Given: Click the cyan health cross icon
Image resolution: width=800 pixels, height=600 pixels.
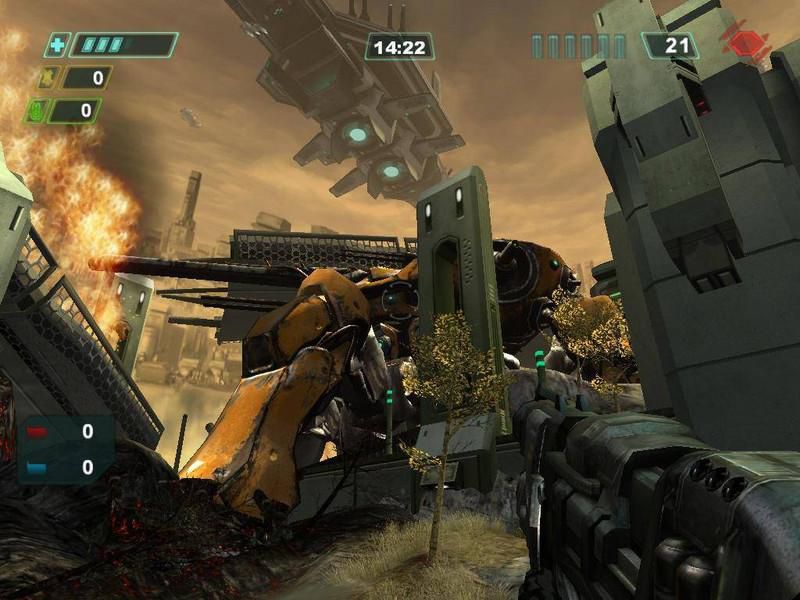Looking at the screenshot, I should coord(57,45).
